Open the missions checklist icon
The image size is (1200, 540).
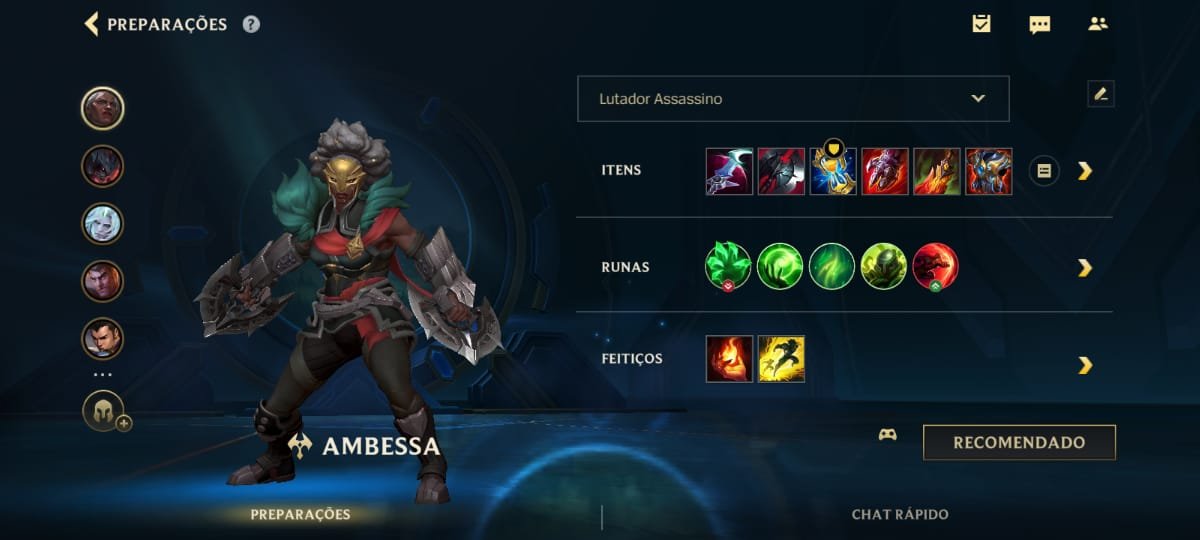pos(981,24)
